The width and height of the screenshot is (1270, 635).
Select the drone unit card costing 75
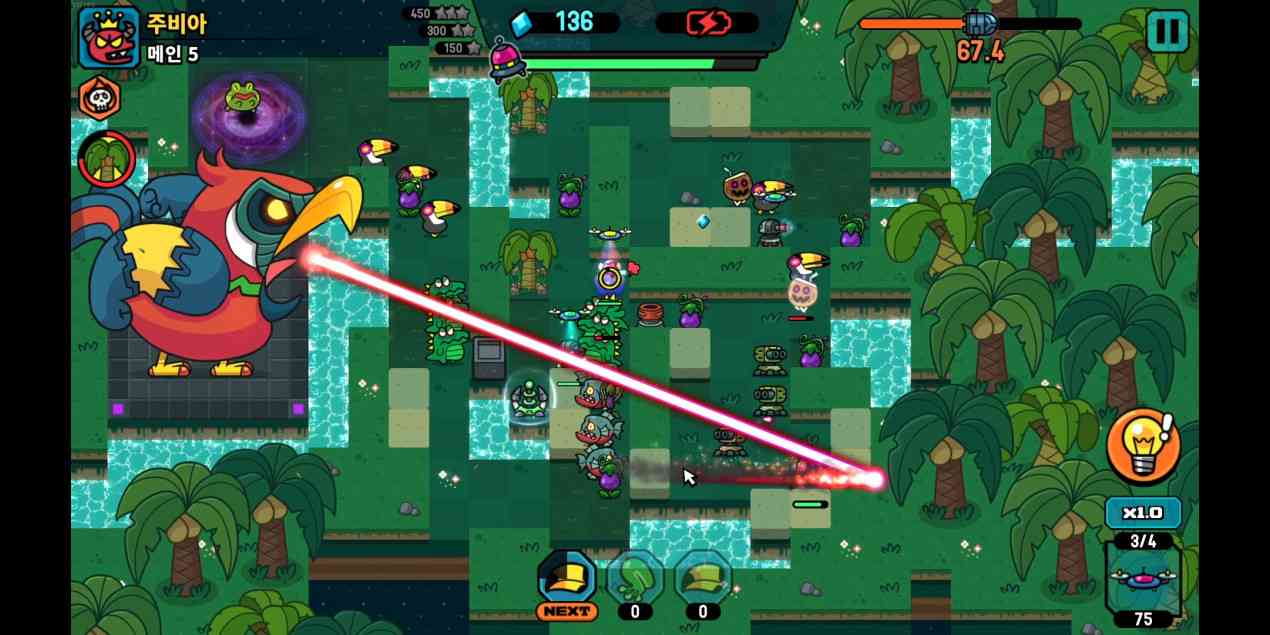pyautogui.click(x=1143, y=580)
